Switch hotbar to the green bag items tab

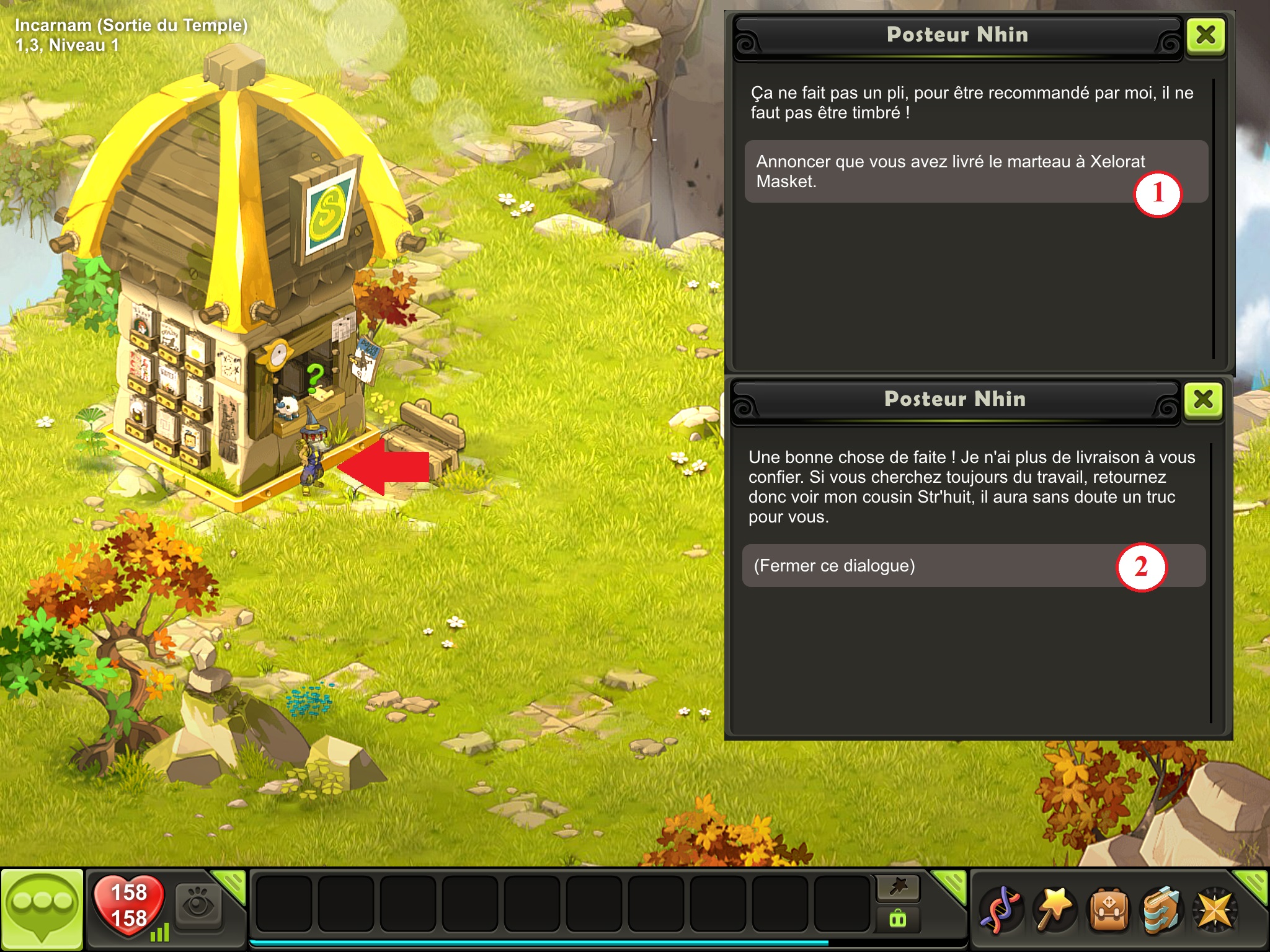(x=898, y=919)
